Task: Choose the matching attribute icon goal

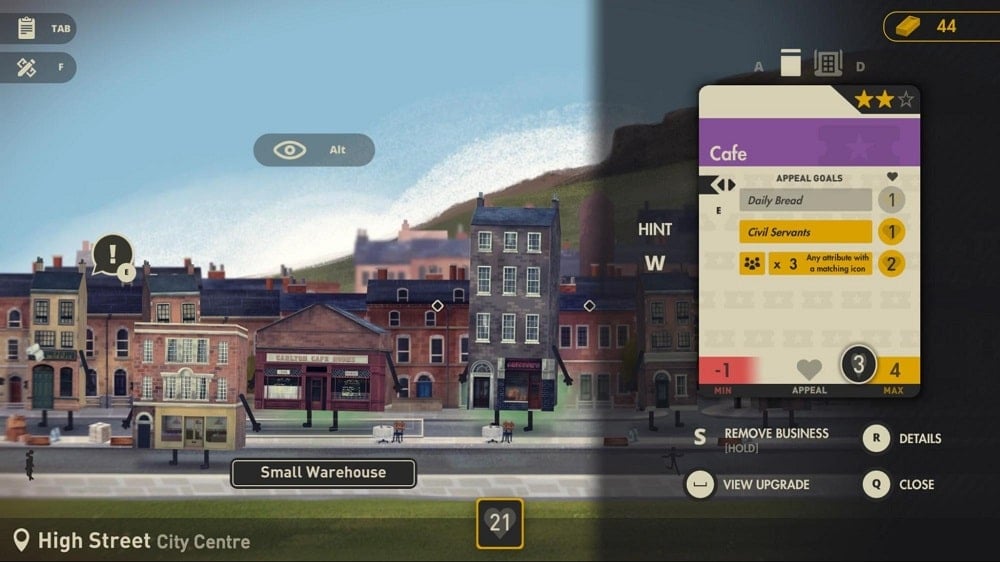Action: 805,264
